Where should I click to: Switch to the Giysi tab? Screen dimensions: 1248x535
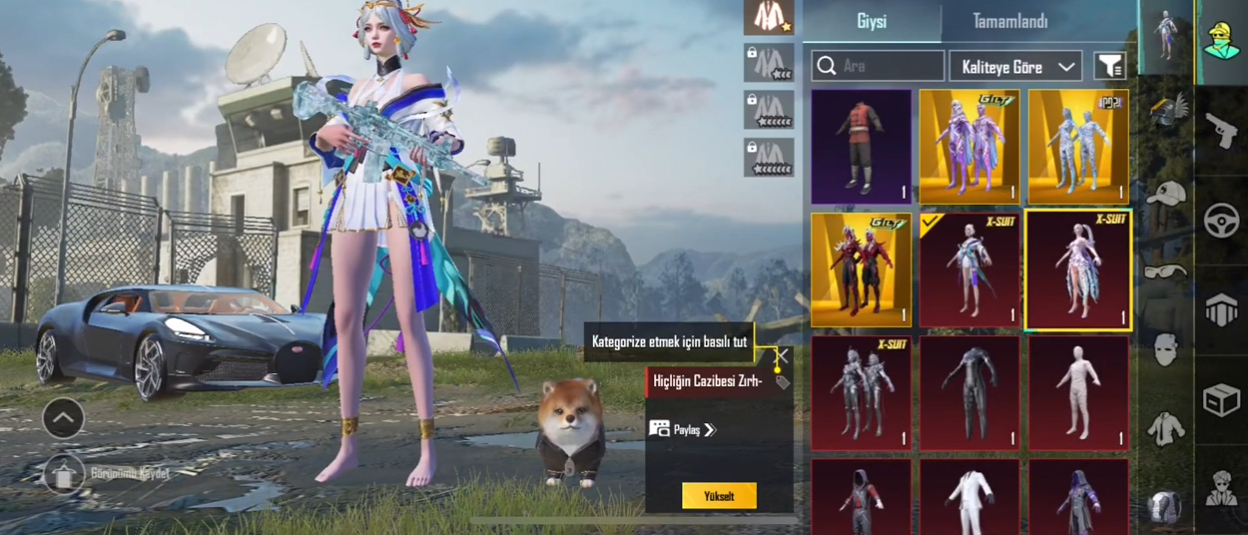[871, 22]
